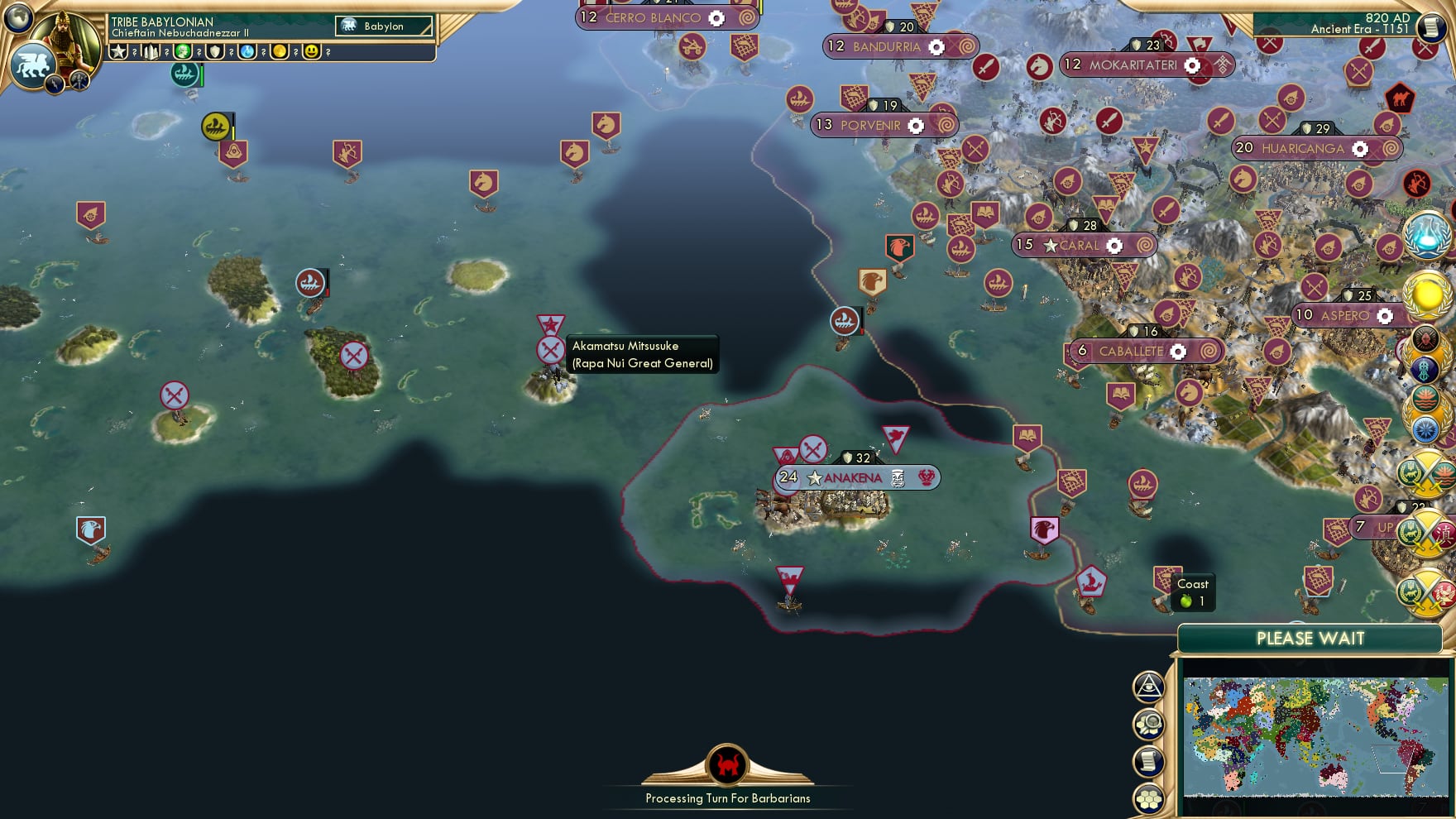The width and height of the screenshot is (1456, 819).
Task: Toggle strategic view with the eye pyramid button
Action: [x=1149, y=687]
